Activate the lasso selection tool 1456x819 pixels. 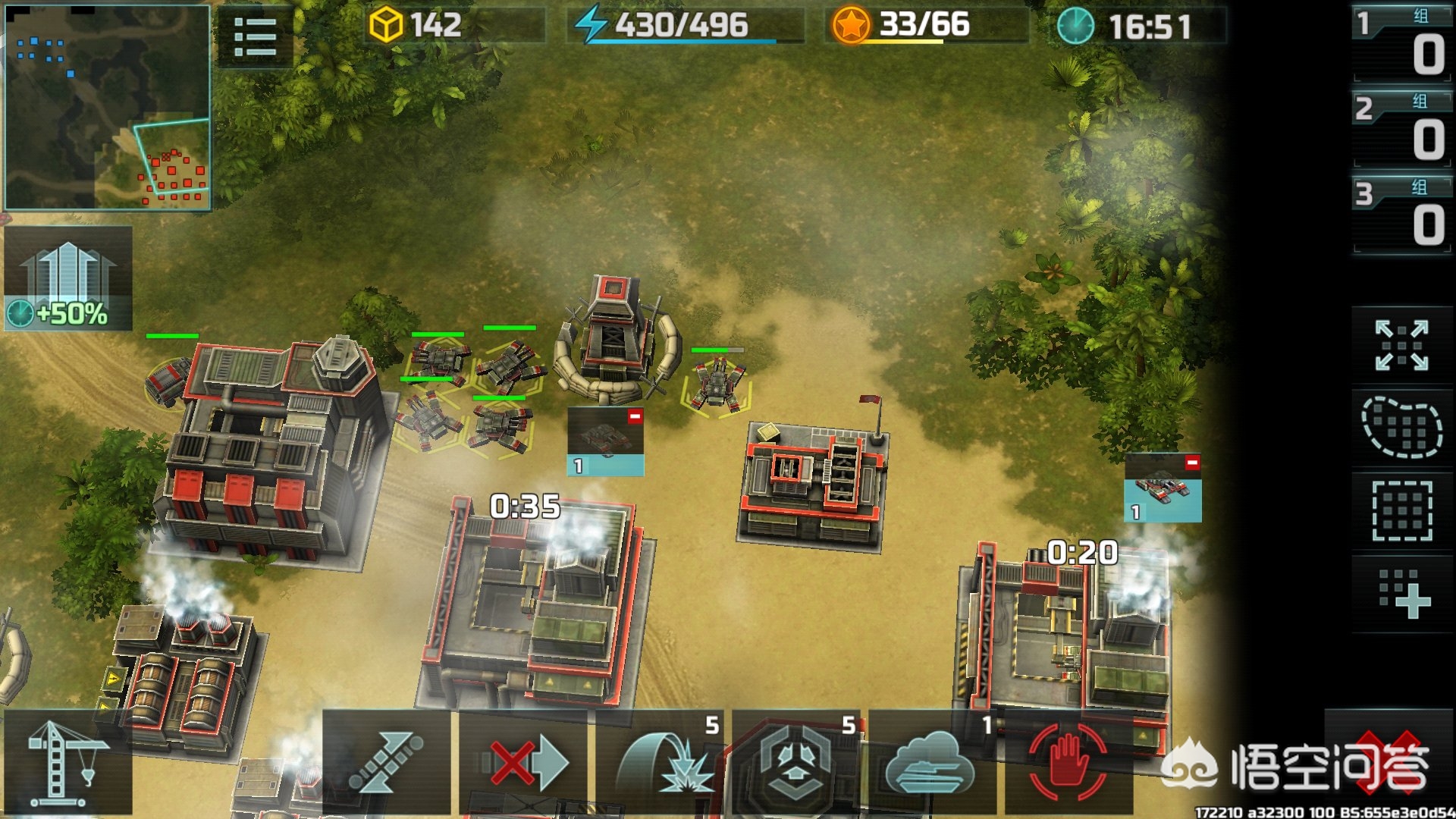[1401, 427]
